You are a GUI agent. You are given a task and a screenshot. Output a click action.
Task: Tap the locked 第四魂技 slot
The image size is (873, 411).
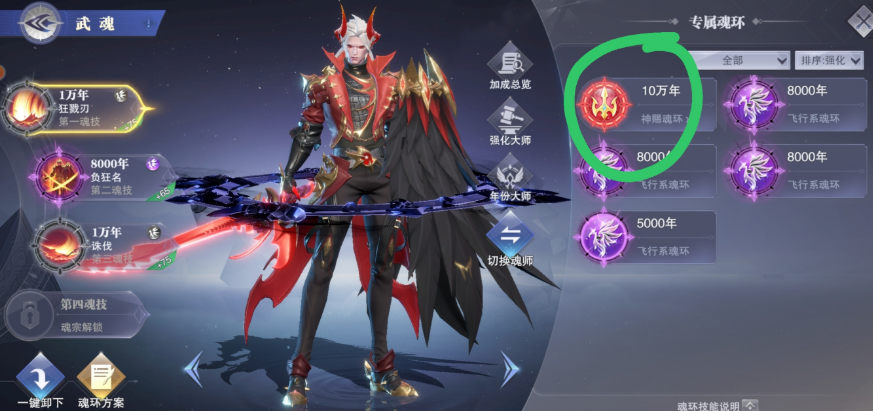click(x=75, y=313)
